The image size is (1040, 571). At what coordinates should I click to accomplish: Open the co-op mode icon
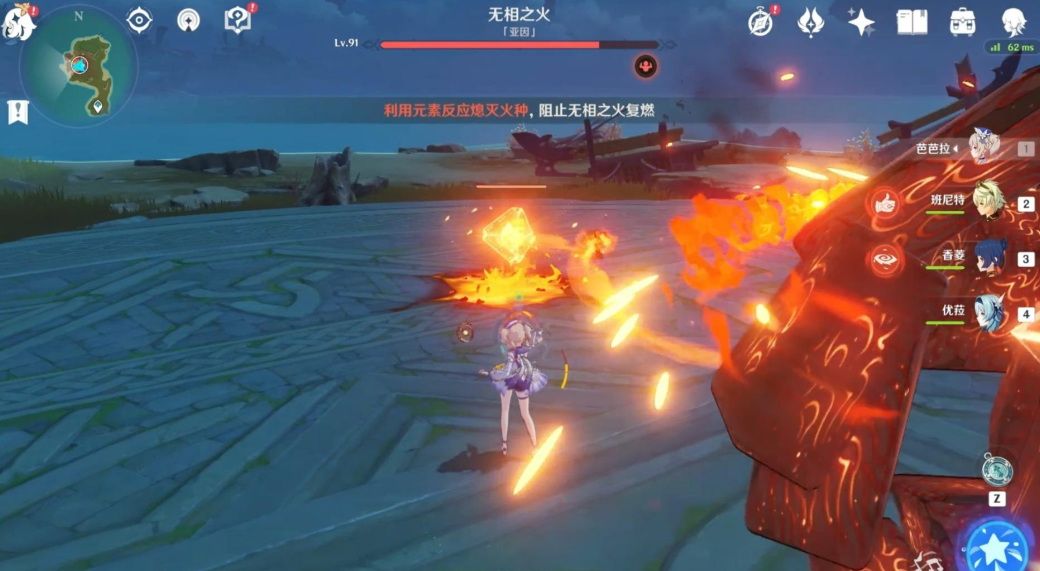point(188,20)
